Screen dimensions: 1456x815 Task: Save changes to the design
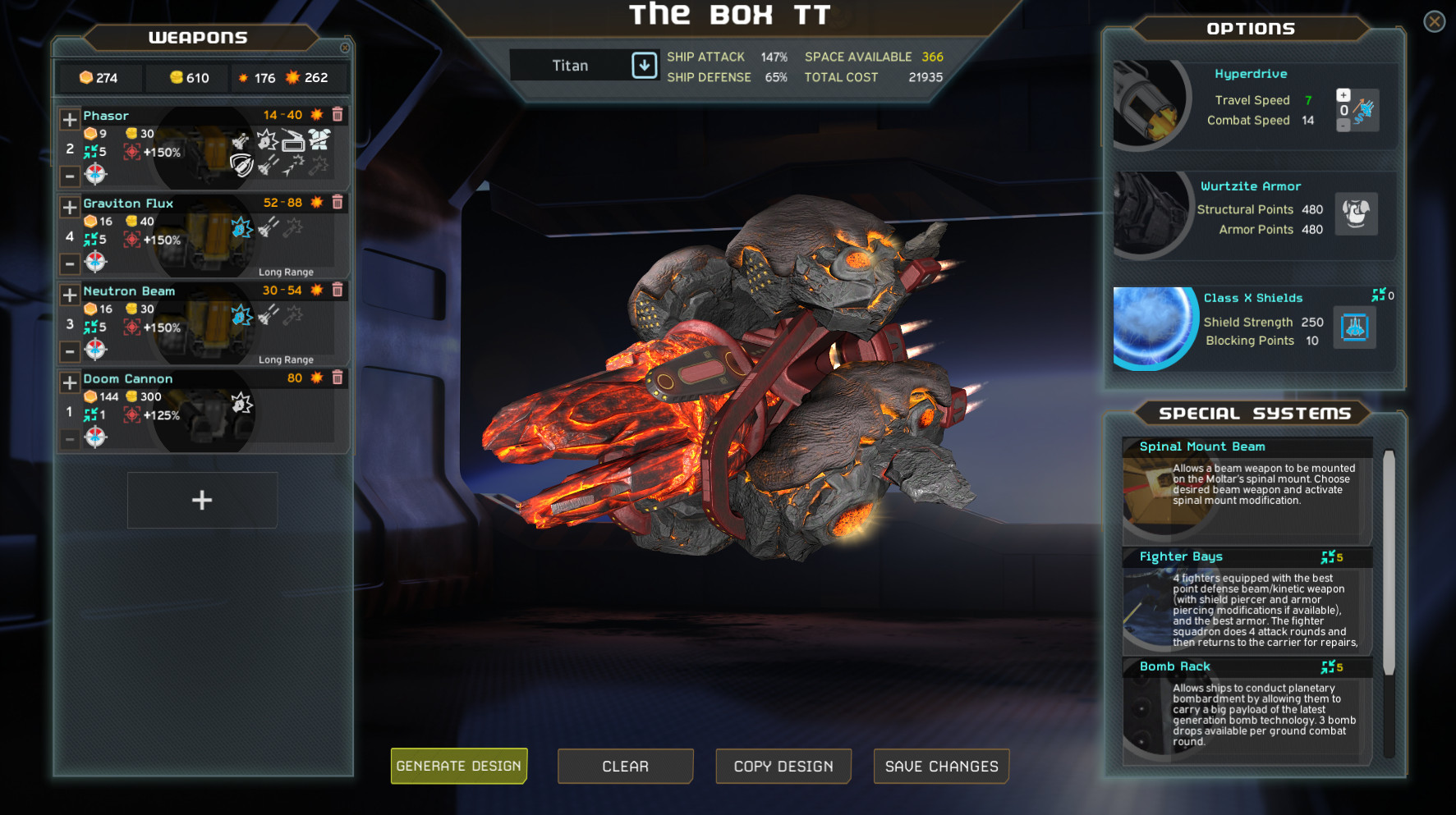point(941,766)
